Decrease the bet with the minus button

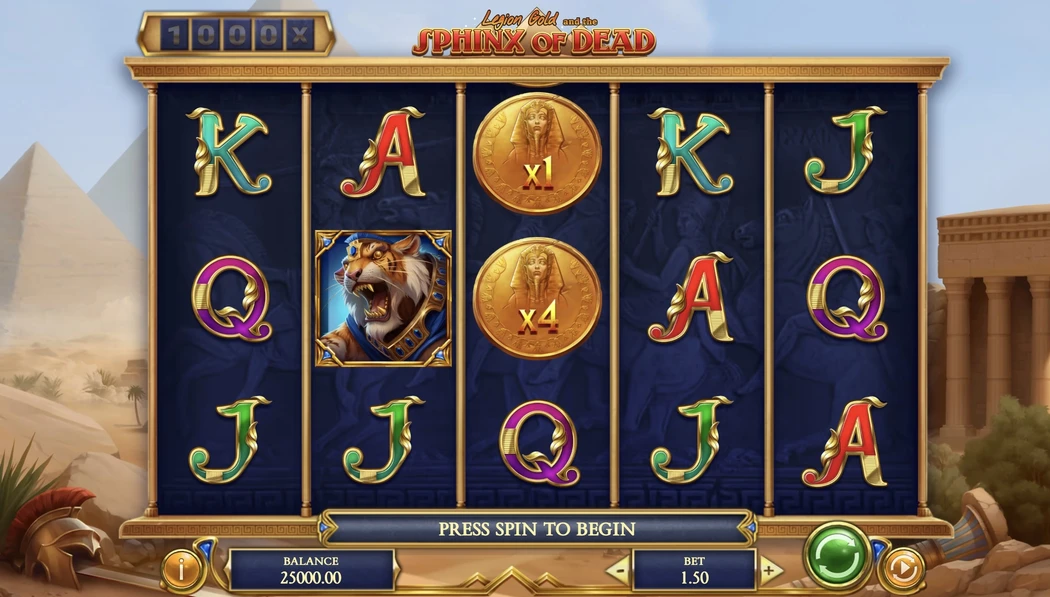619,571
